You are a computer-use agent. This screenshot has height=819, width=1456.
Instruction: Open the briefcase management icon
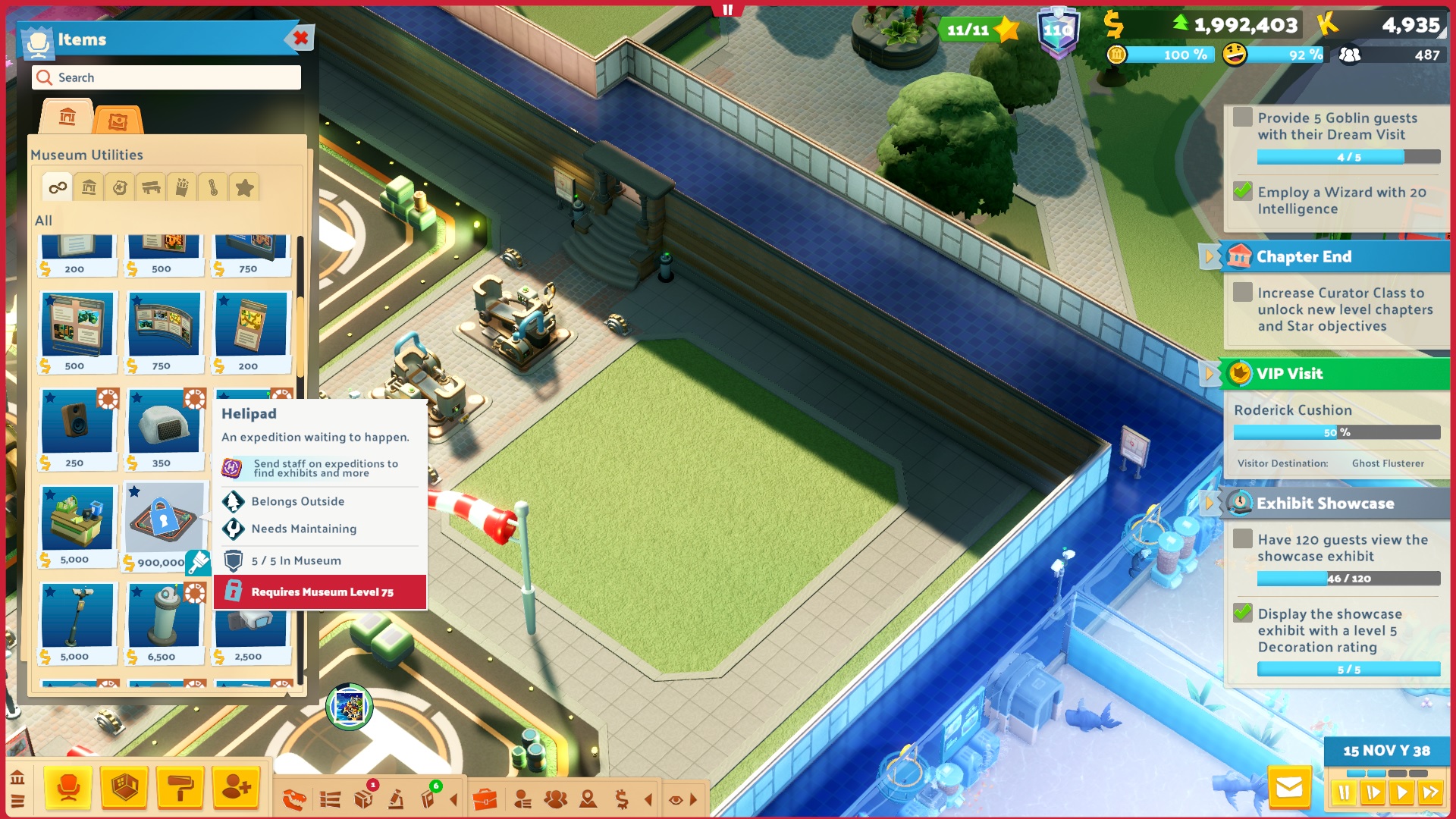click(x=489, y=797)
